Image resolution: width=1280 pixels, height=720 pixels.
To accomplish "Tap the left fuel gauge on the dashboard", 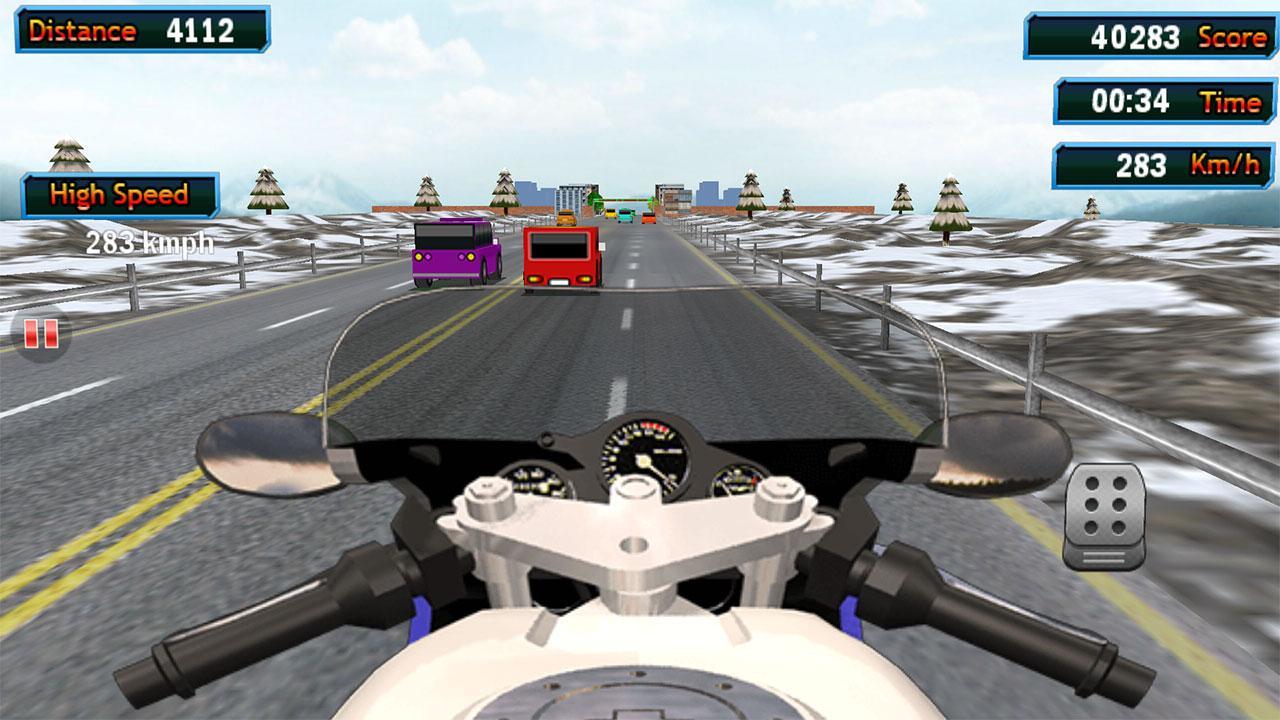I will pyautogui.click(x=535, y=480).
